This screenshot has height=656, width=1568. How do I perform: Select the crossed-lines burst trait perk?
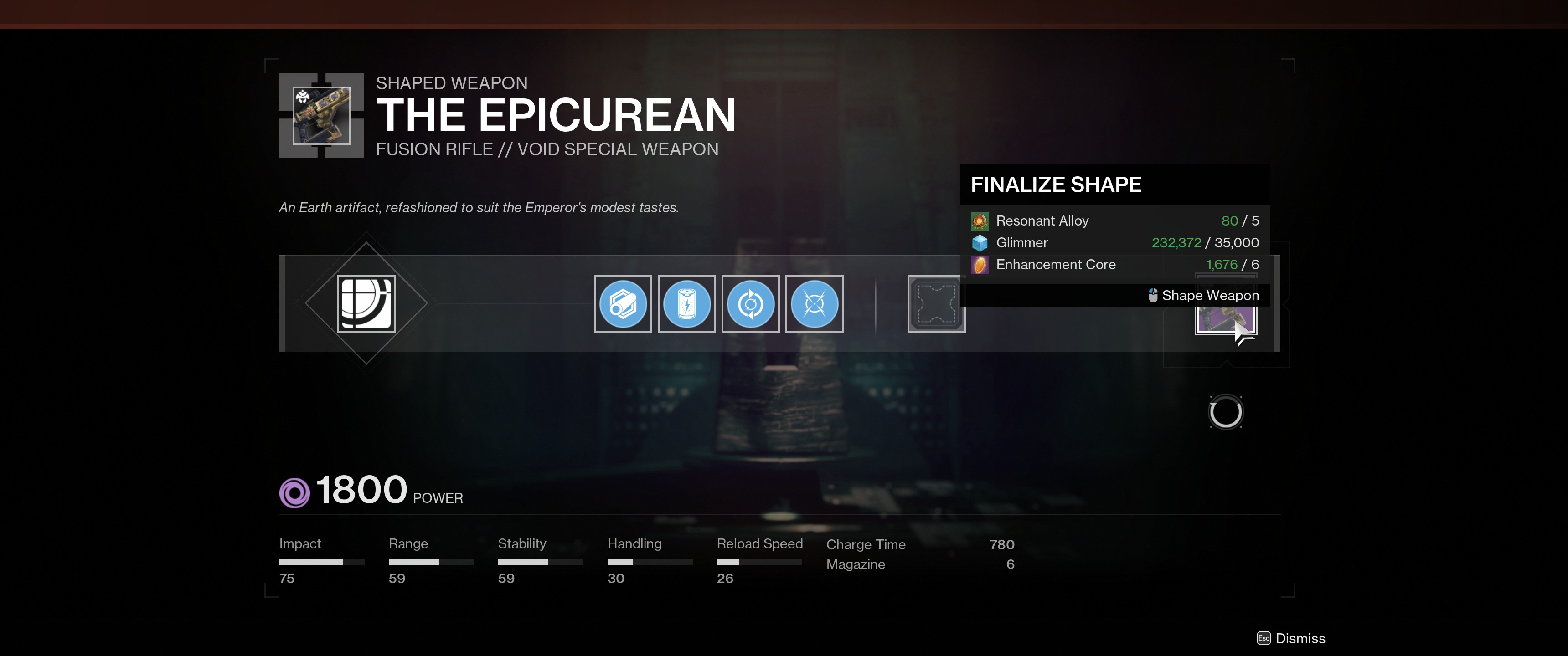(x=814, y=304)
